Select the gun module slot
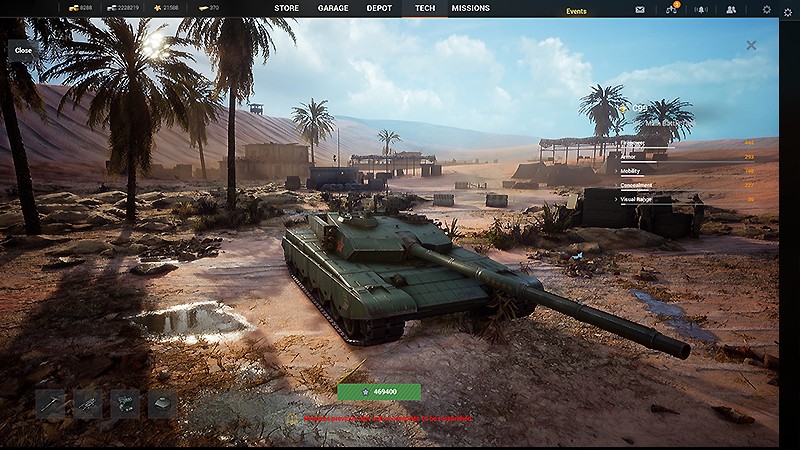This screenshot has width=800, height=450. tap(50, 403)
